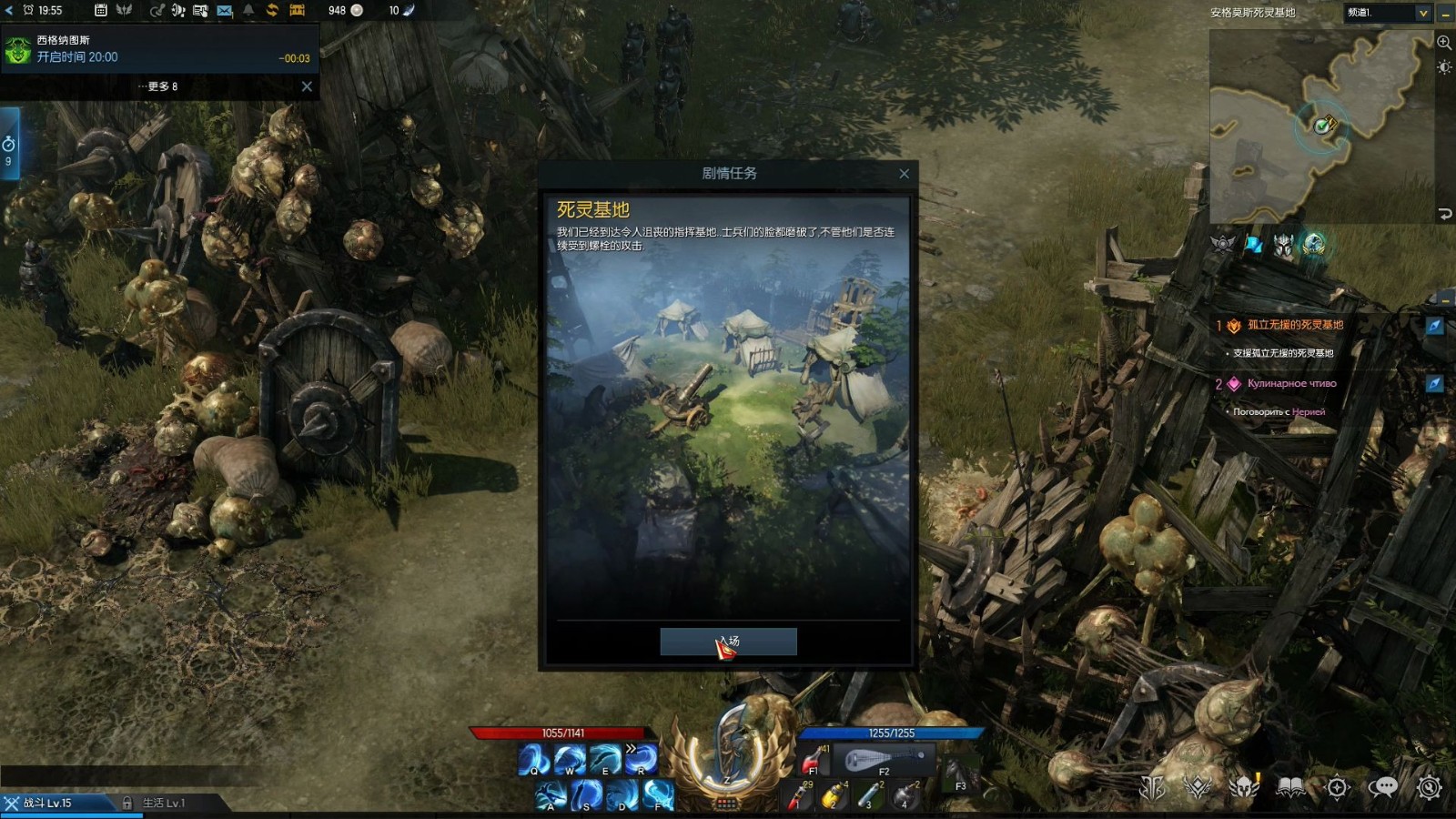Close the story quest dialog
This screenshot has height=819, width=1456.
(x=904, y=174)
